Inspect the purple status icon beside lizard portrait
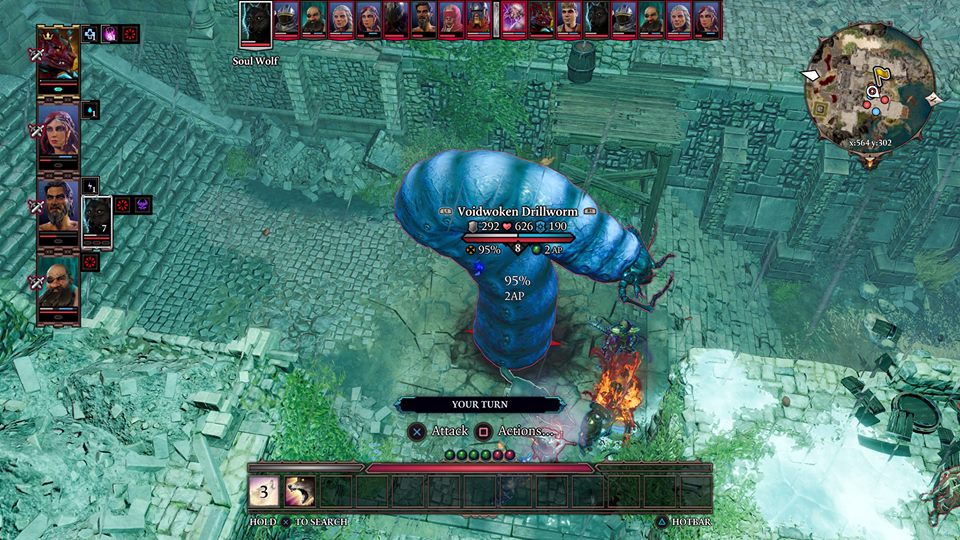The height and width of the screenshot is (540, 960). click(110, 34)
